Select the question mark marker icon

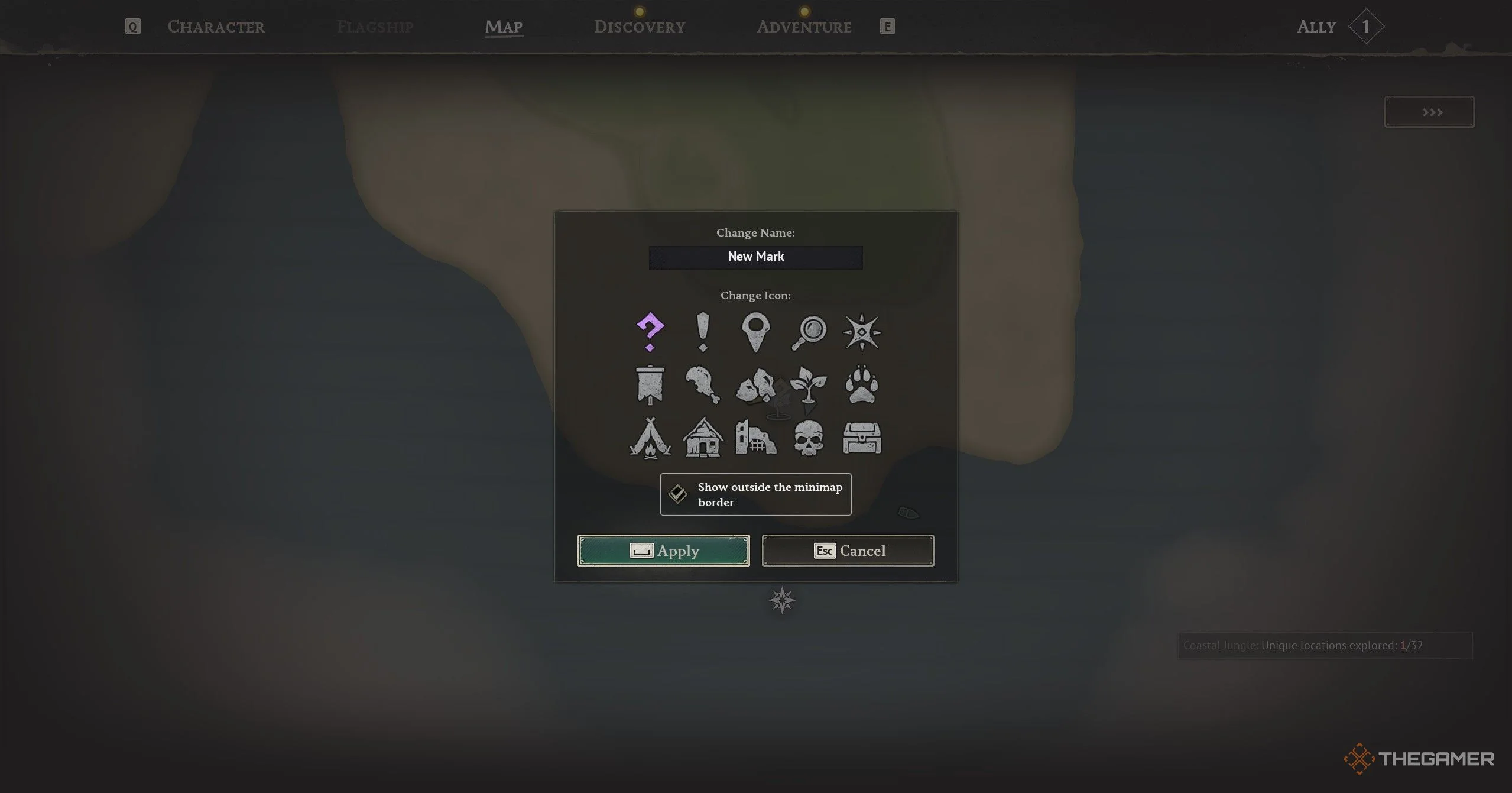(650, 332)
